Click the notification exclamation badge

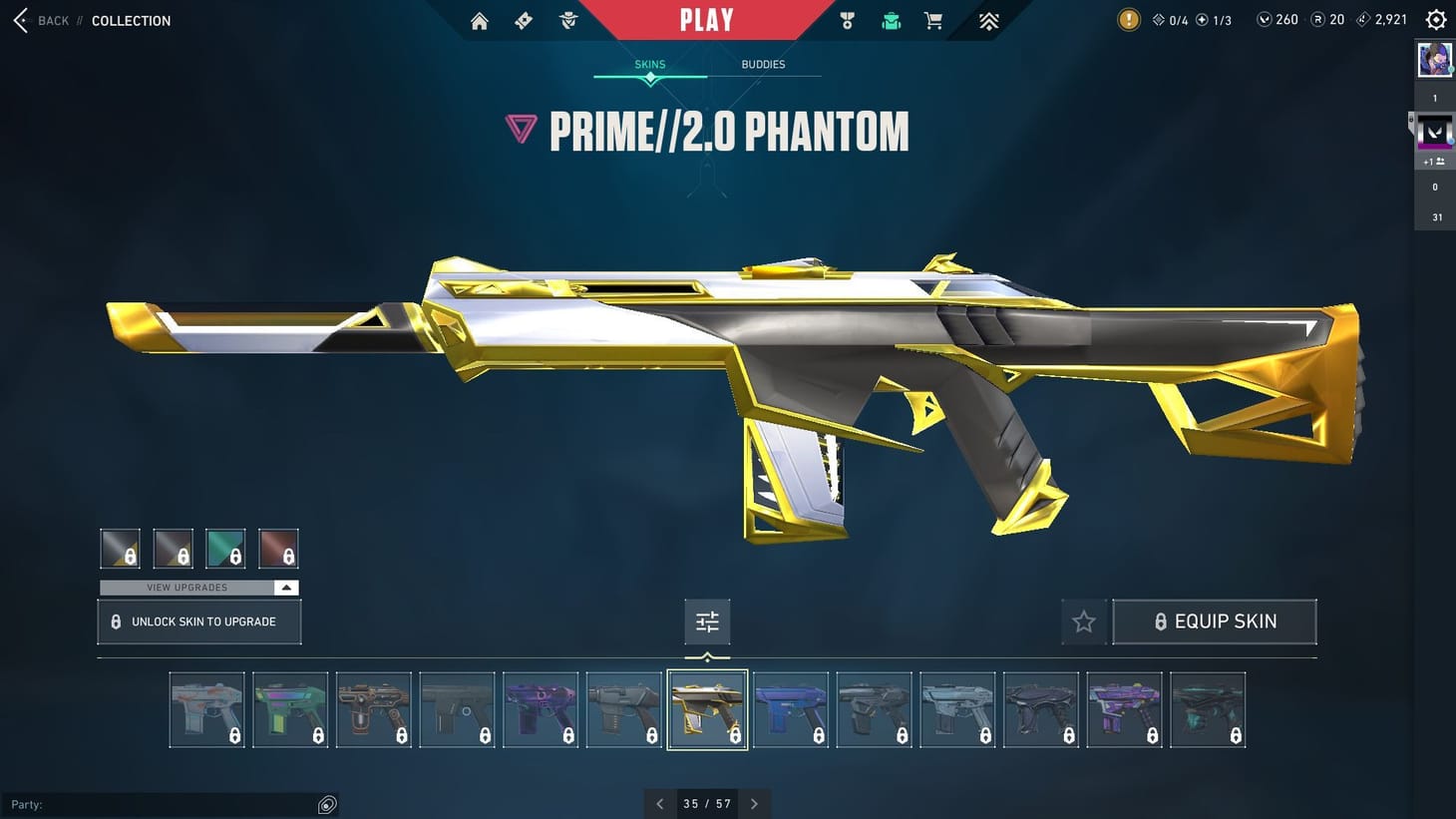click(1128, 19)
